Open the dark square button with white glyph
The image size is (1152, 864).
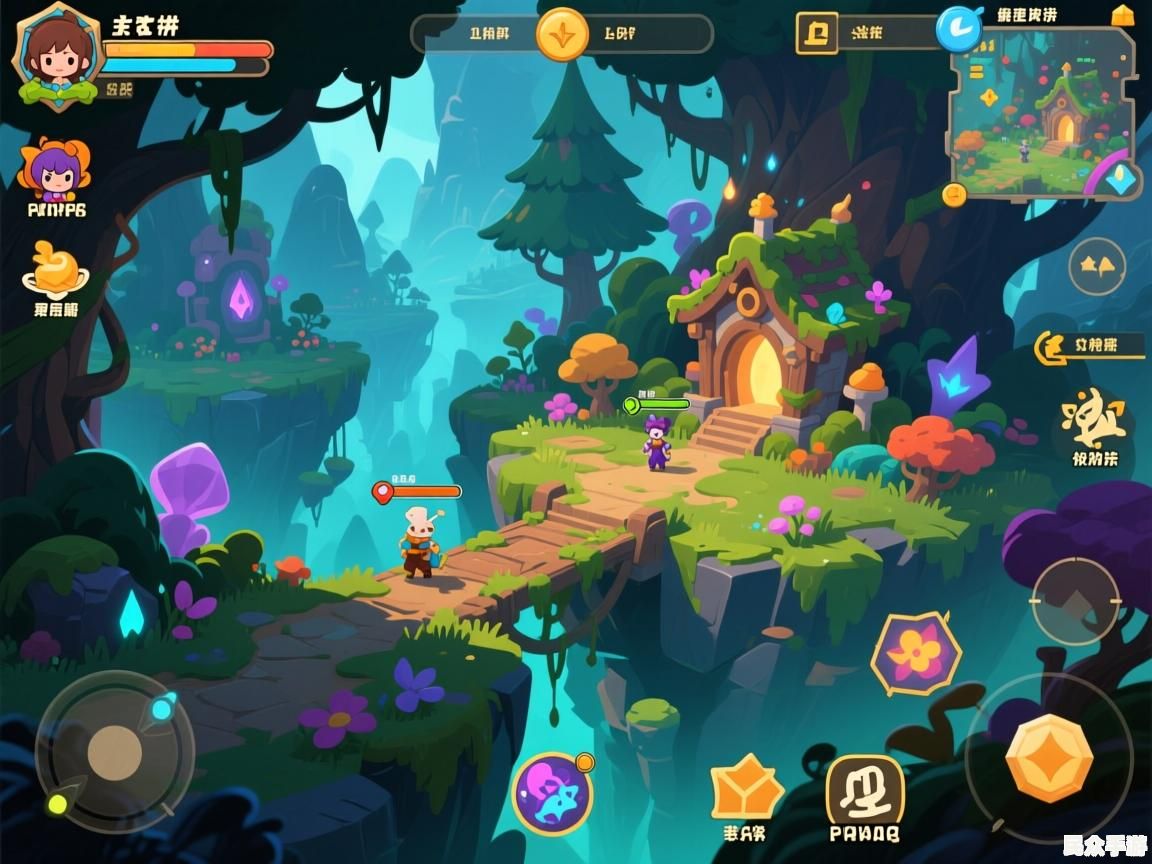pos(865,791)
